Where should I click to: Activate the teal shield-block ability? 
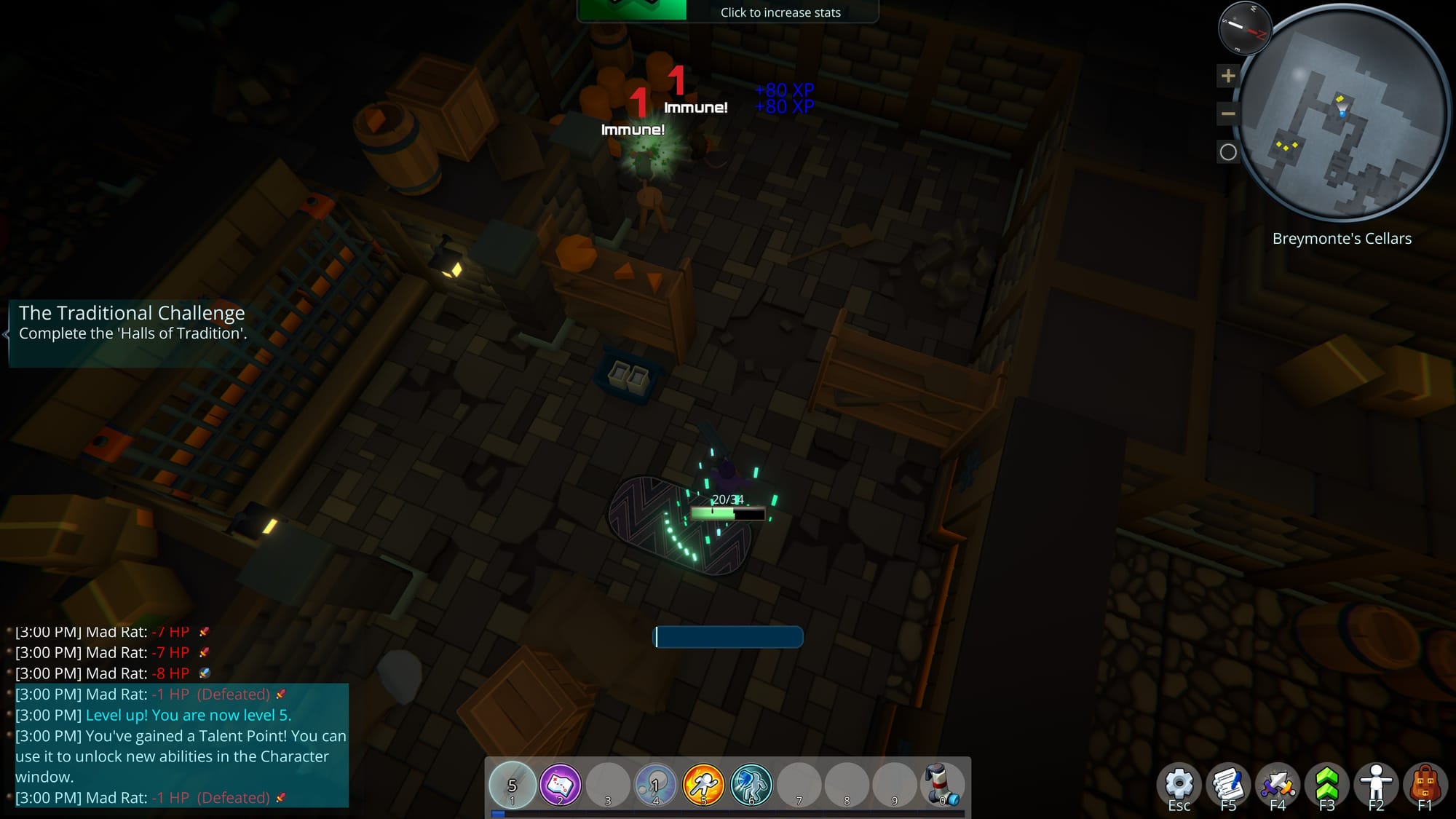751,784
